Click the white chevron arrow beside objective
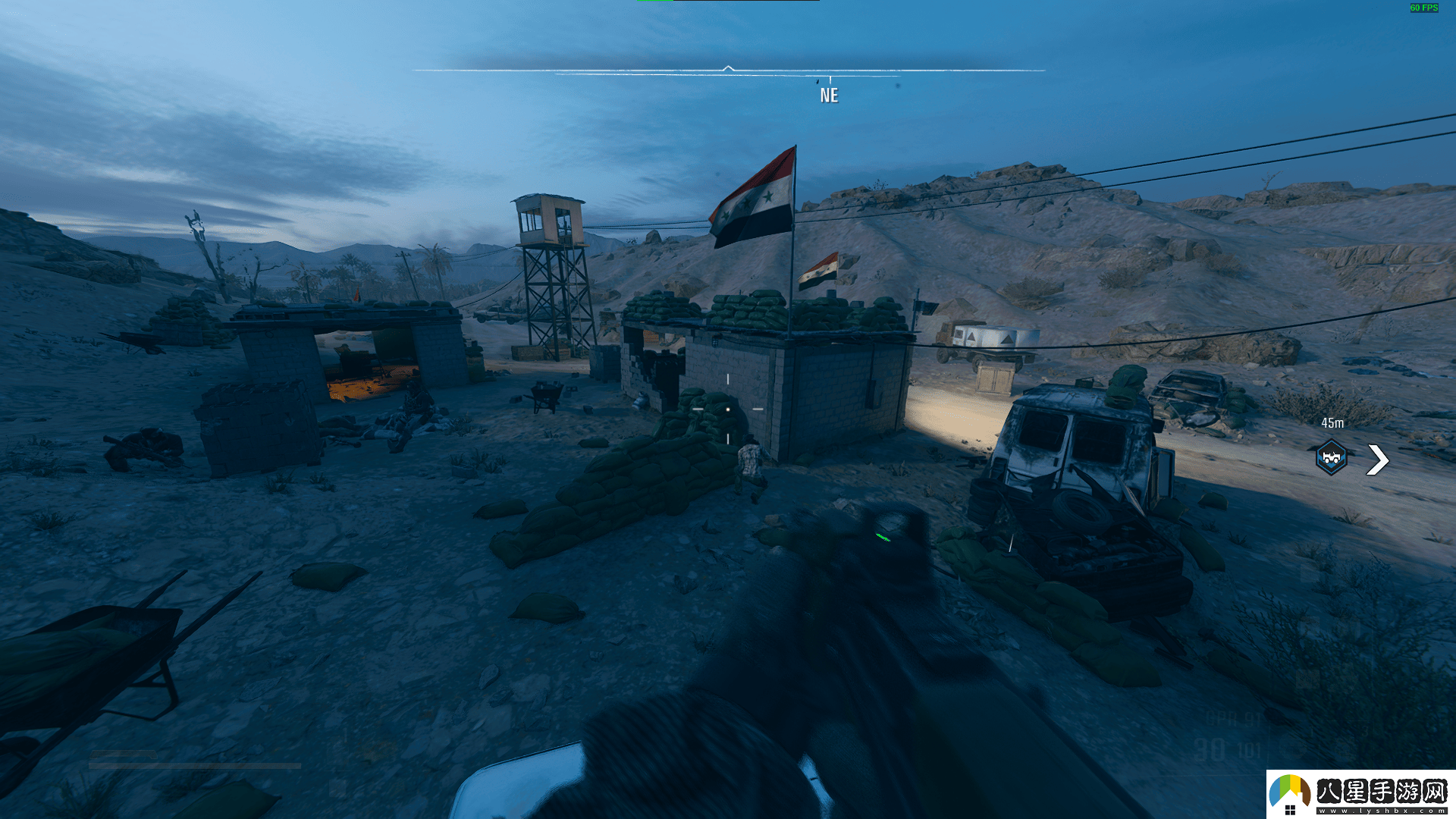The height and width of the screenshot is (819, 1456). (1377, 460)
